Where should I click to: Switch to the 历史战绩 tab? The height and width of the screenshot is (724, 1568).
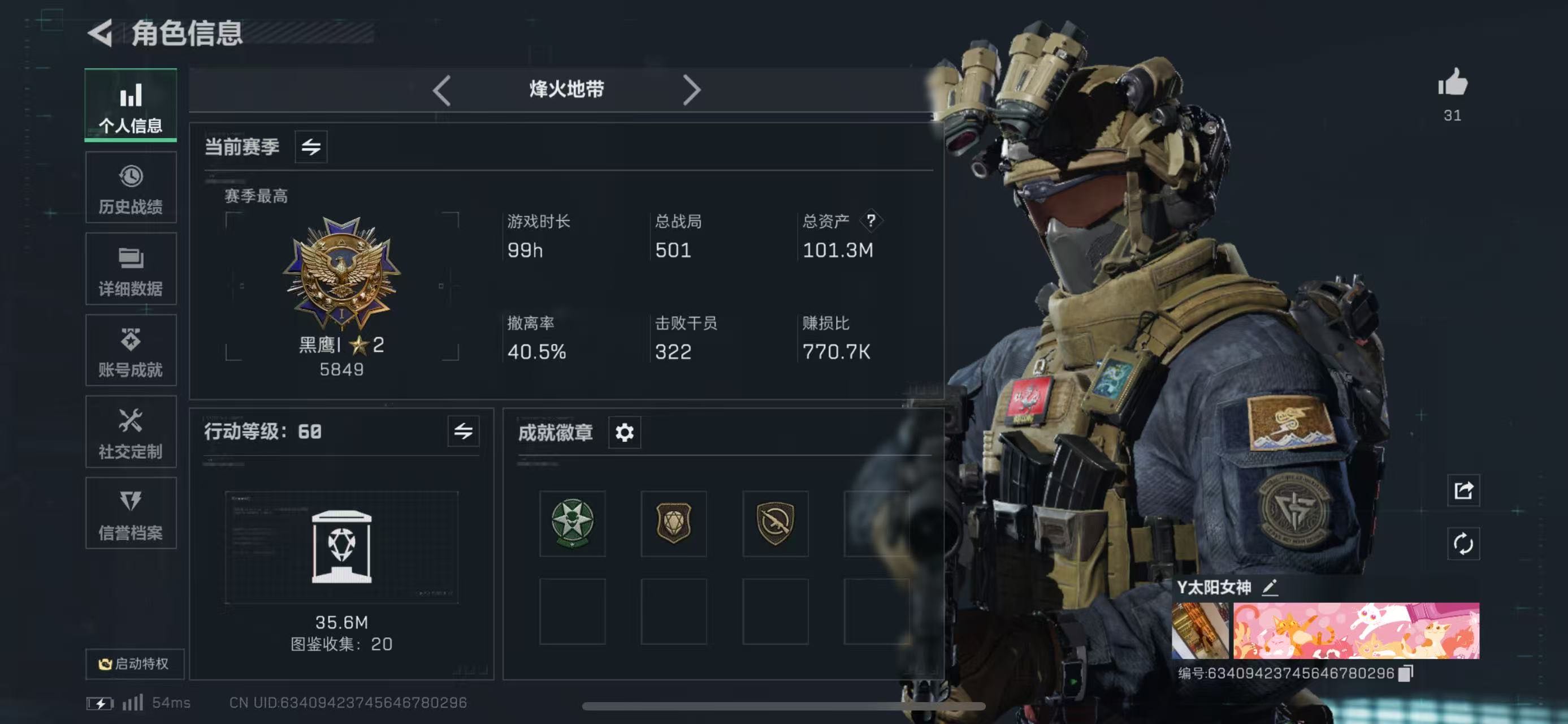[131, 189]
